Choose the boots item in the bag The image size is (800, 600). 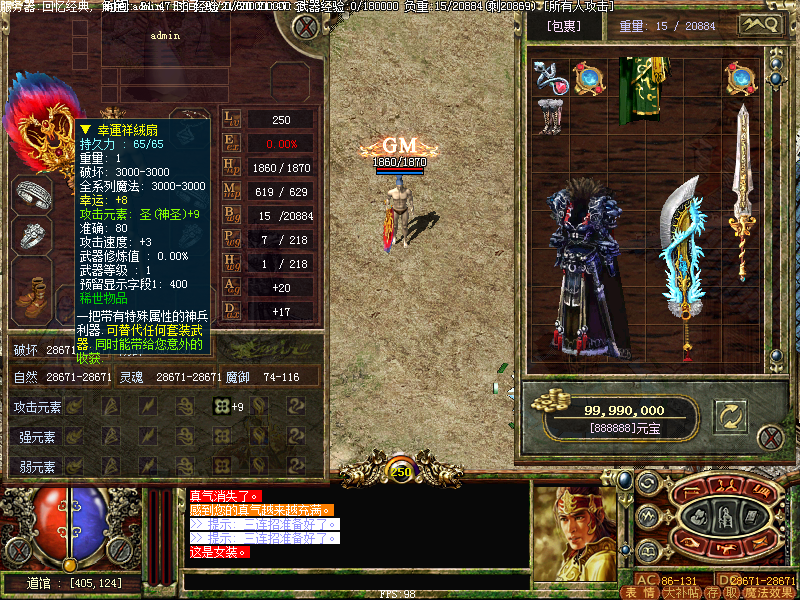(x=549, y=114)
